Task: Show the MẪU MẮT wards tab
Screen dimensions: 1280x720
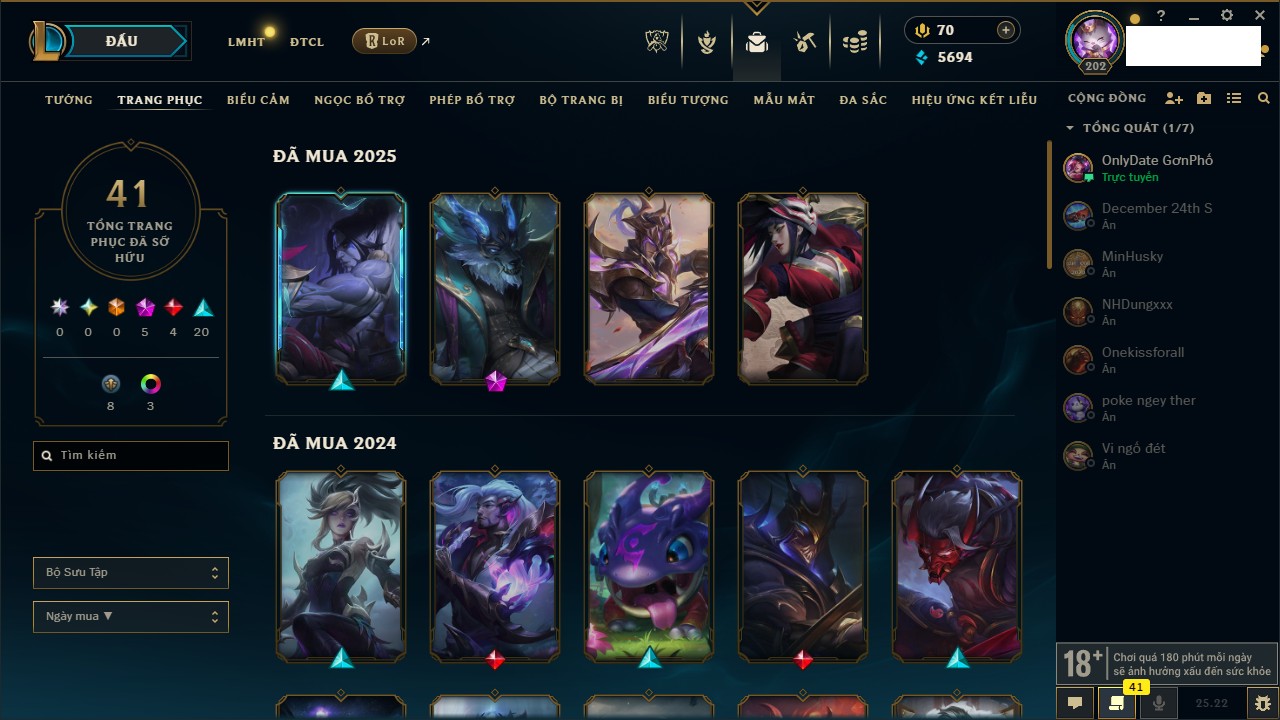Action: pos(784,100)
